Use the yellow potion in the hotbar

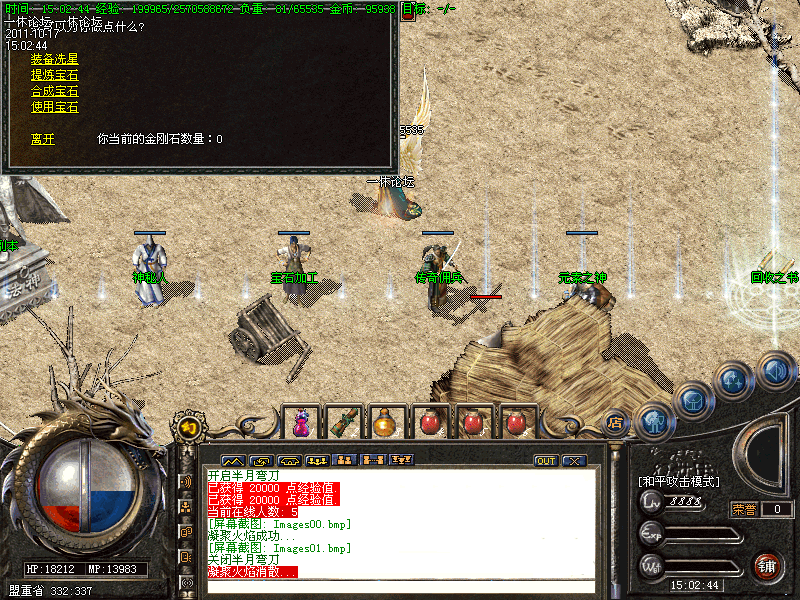coord(385,423)
